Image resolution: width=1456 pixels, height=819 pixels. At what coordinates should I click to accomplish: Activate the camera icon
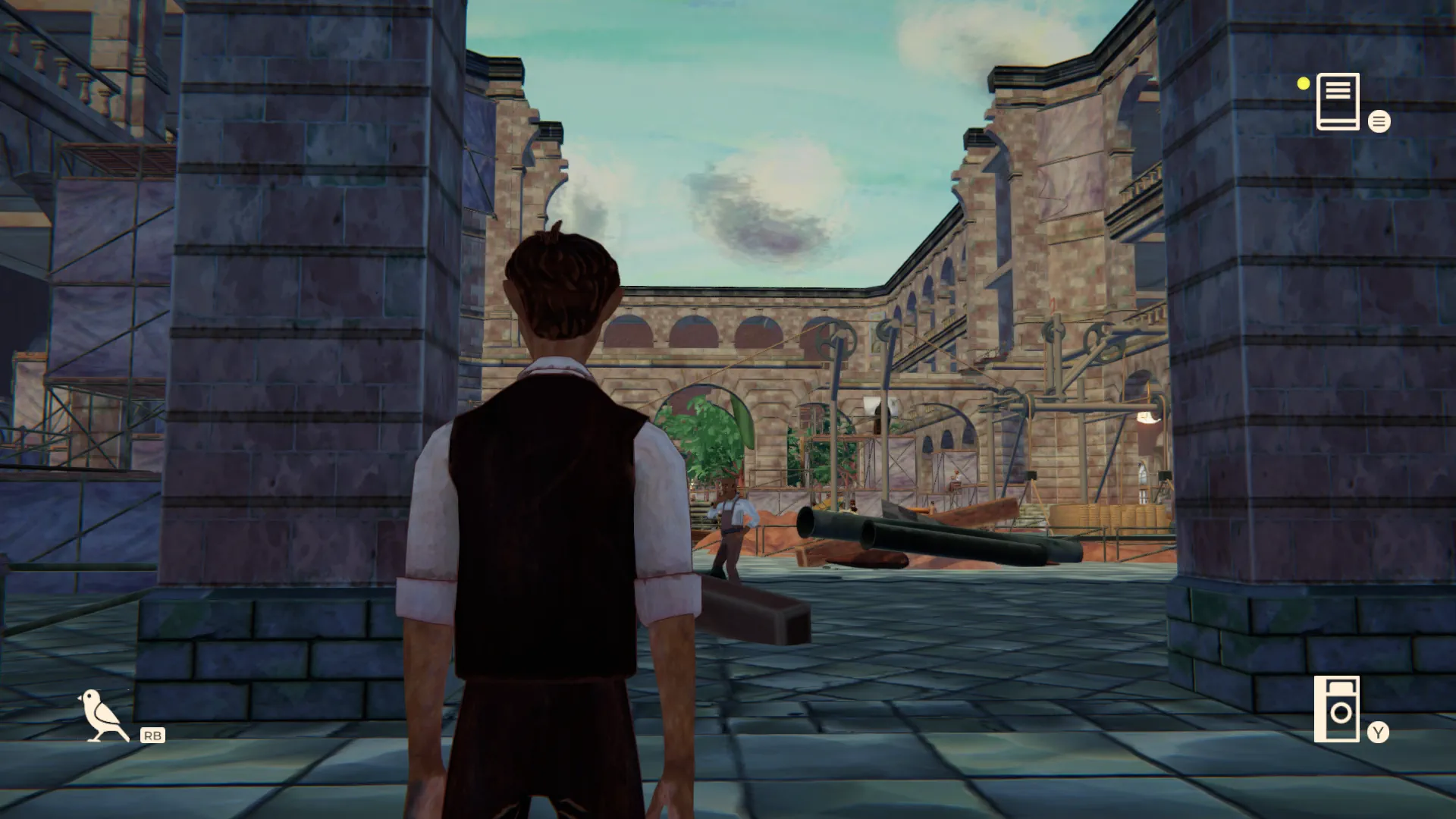[x=1338, y=709]
